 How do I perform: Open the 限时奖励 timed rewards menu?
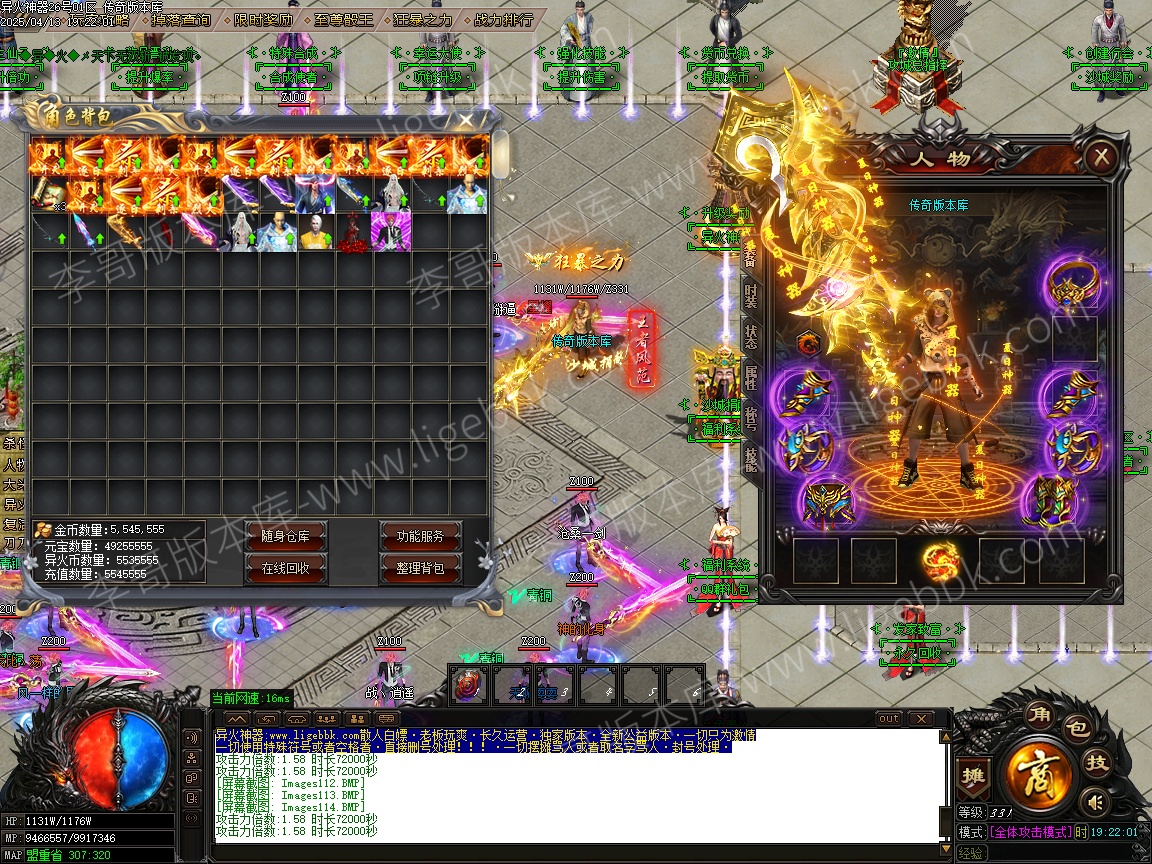coord(265,19)
